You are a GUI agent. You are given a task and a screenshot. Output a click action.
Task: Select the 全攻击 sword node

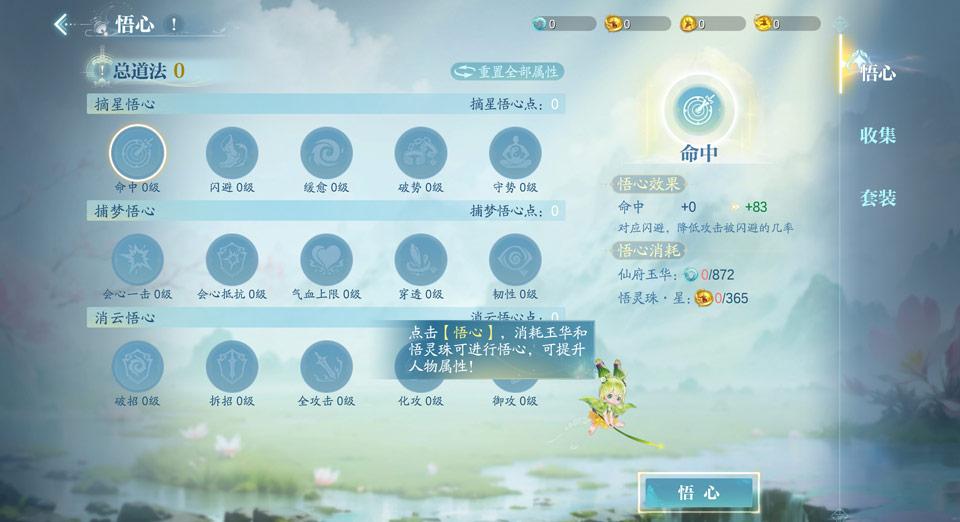326,367
